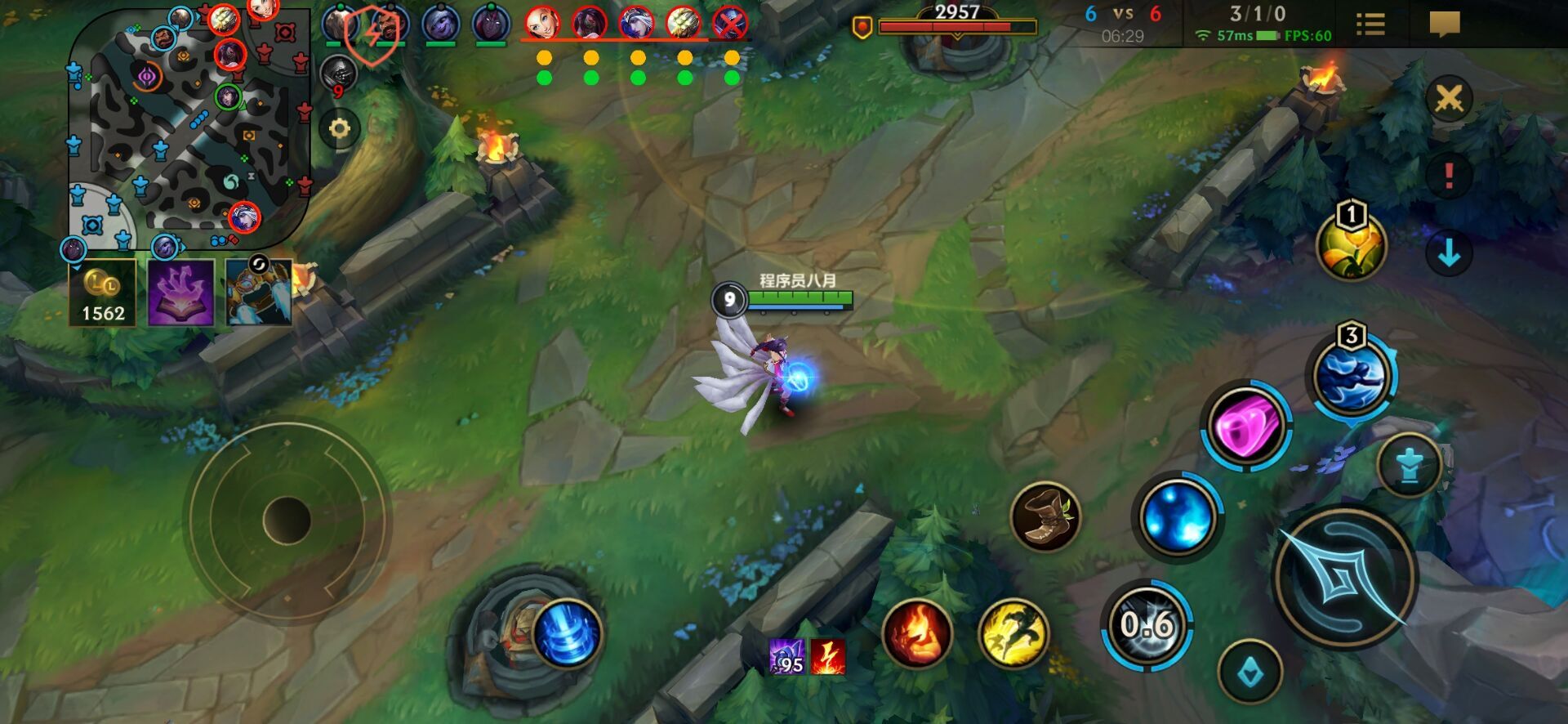
Task: Cast the pink heart Charm ability
Action: click(x=1245, y=425)
